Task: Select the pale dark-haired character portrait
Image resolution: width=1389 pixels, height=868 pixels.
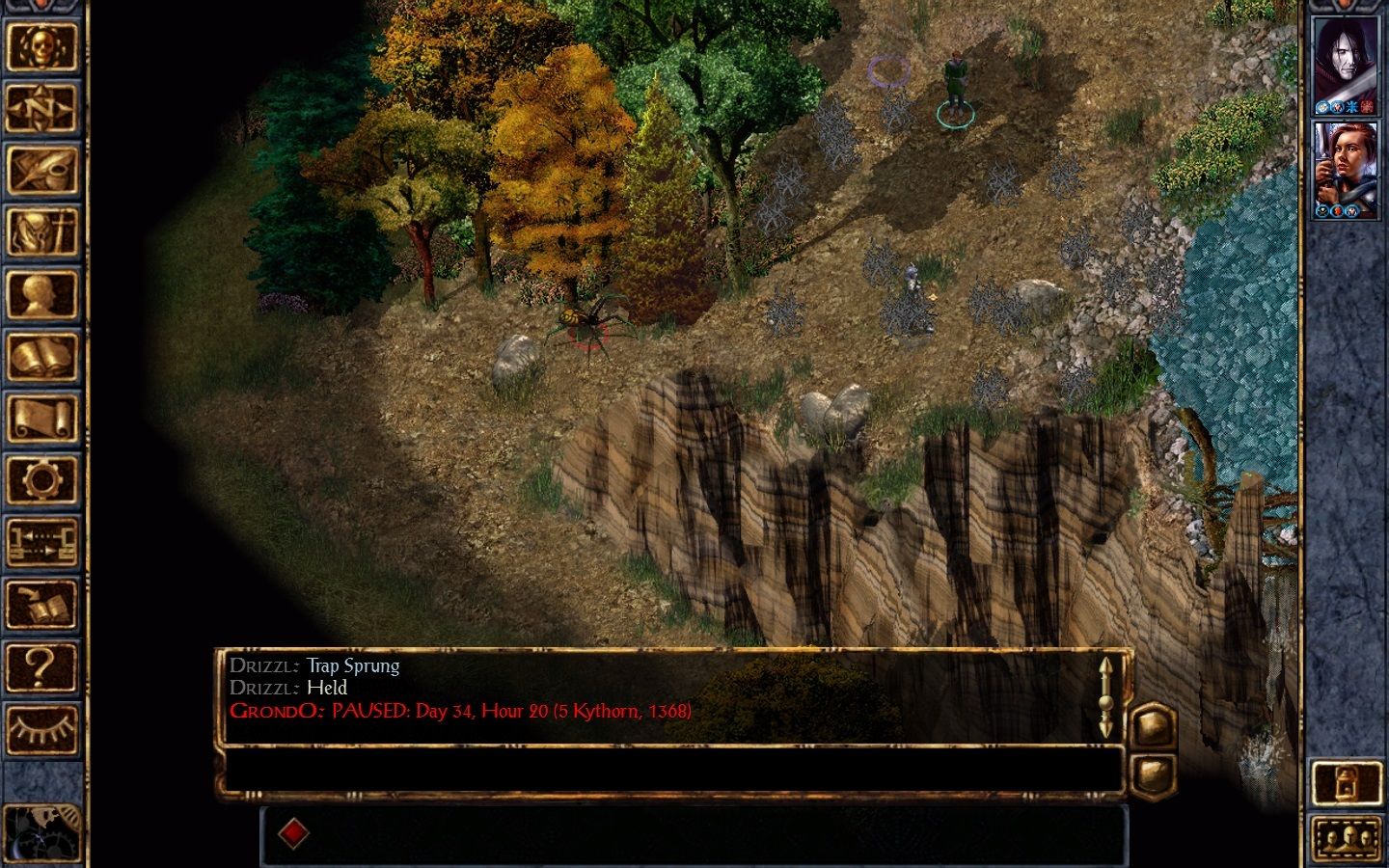Action: point(1347,65)
